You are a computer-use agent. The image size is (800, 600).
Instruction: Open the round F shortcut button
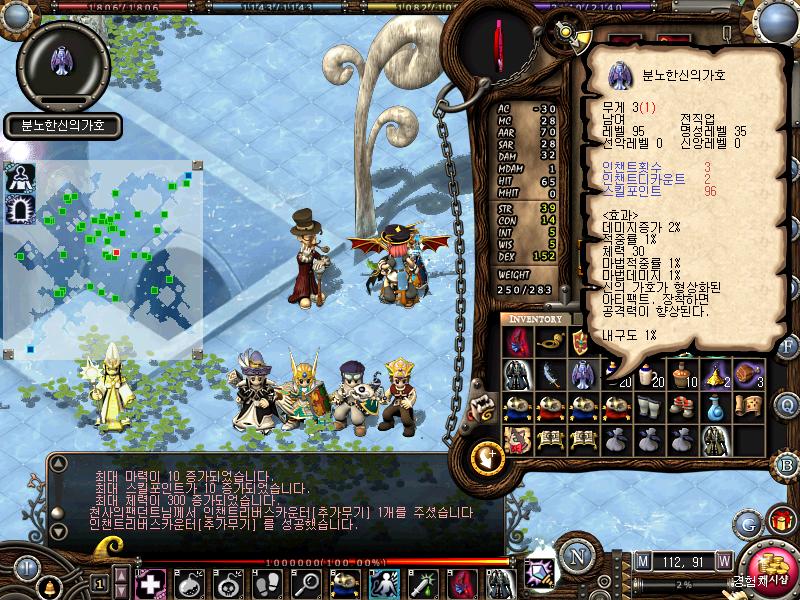pos(788,347)
